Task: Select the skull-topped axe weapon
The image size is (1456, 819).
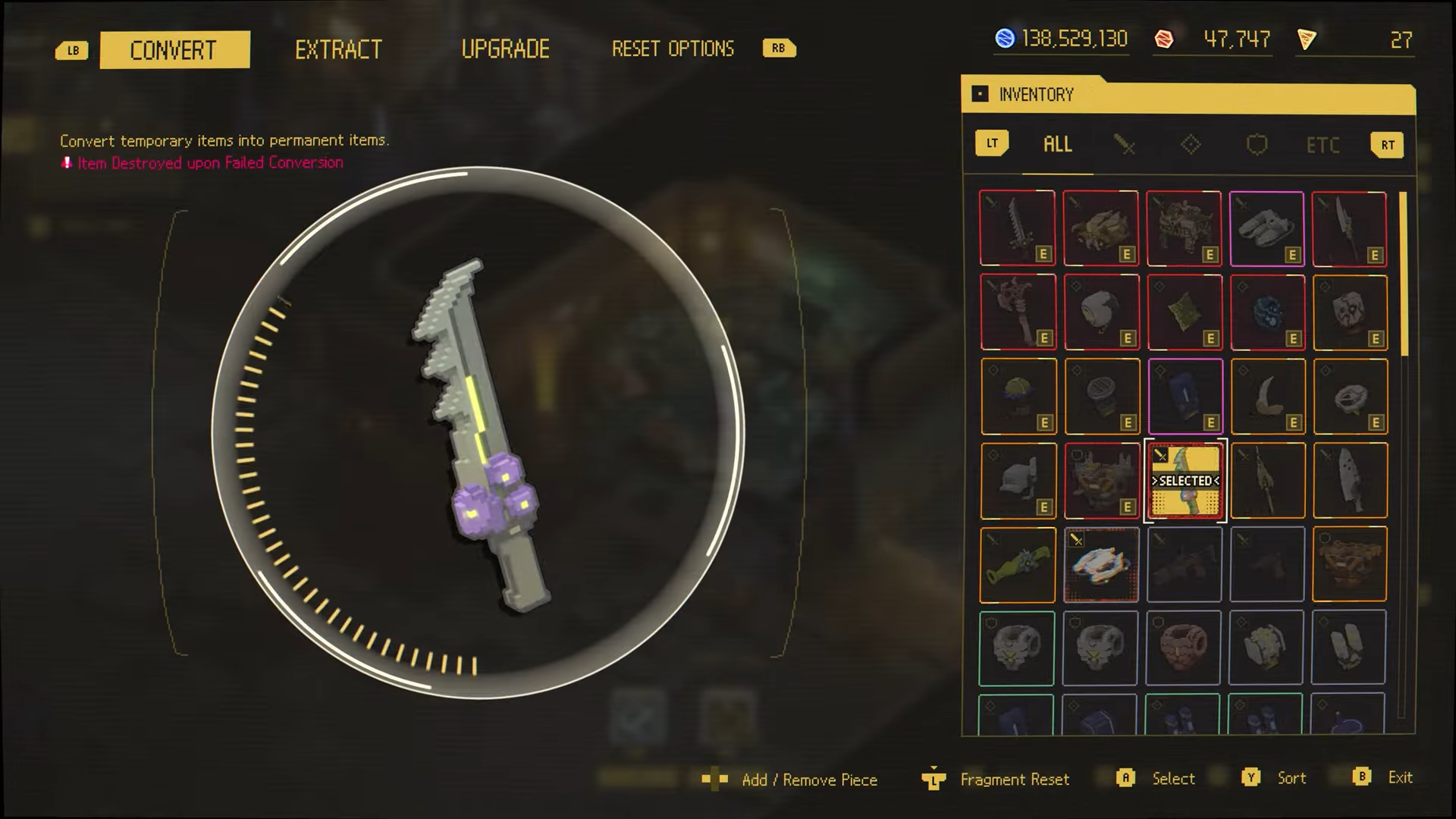Action: point(1017,312)
